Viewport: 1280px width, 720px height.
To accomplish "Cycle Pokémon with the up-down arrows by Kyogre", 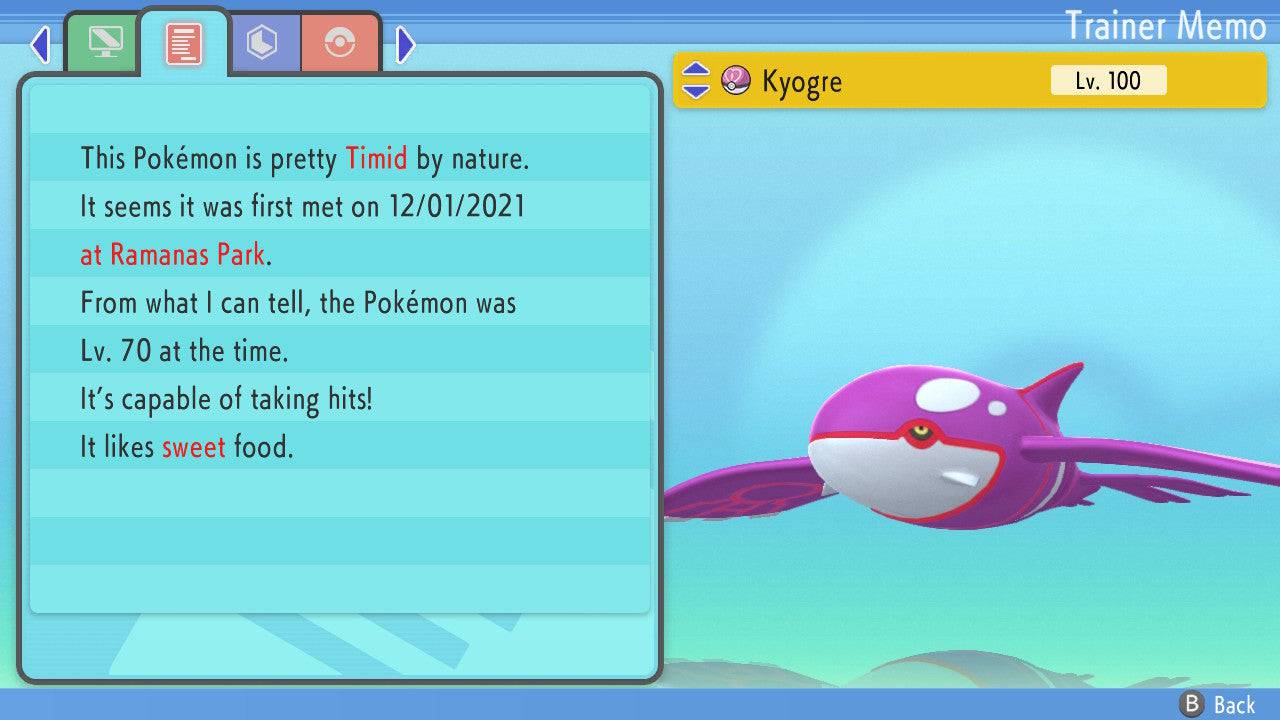I will click(x=695, y=81).
